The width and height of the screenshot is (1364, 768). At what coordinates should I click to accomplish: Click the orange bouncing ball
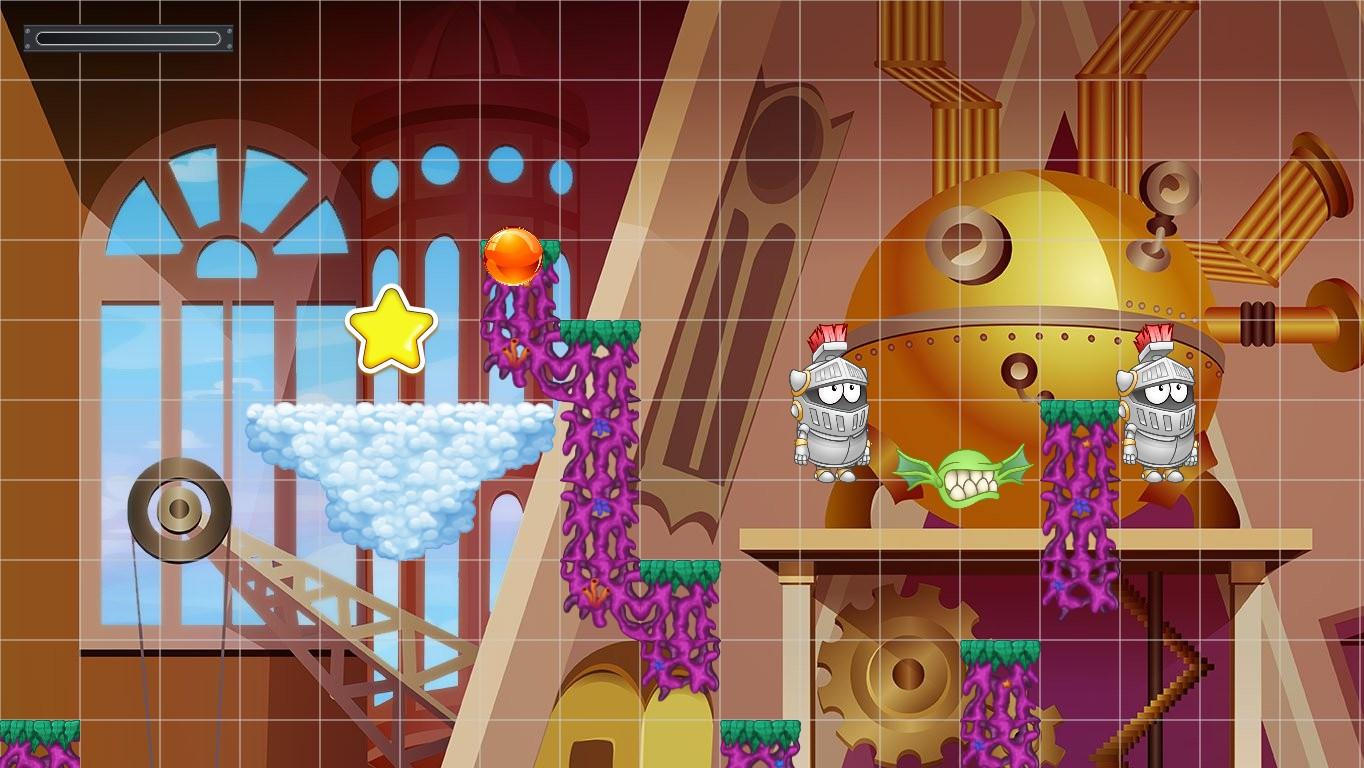(512, 257)
